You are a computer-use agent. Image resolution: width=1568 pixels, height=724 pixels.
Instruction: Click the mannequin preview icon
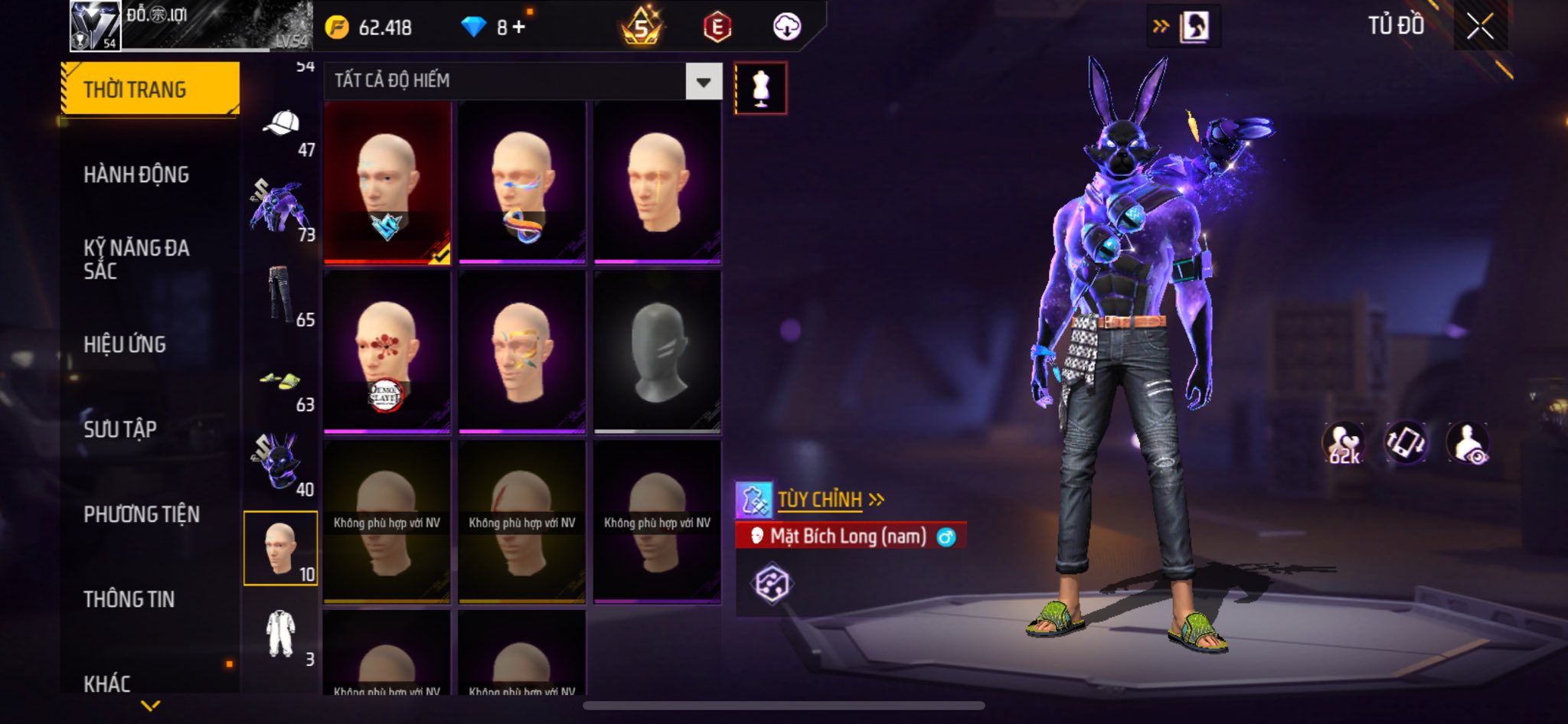(760, 88)
